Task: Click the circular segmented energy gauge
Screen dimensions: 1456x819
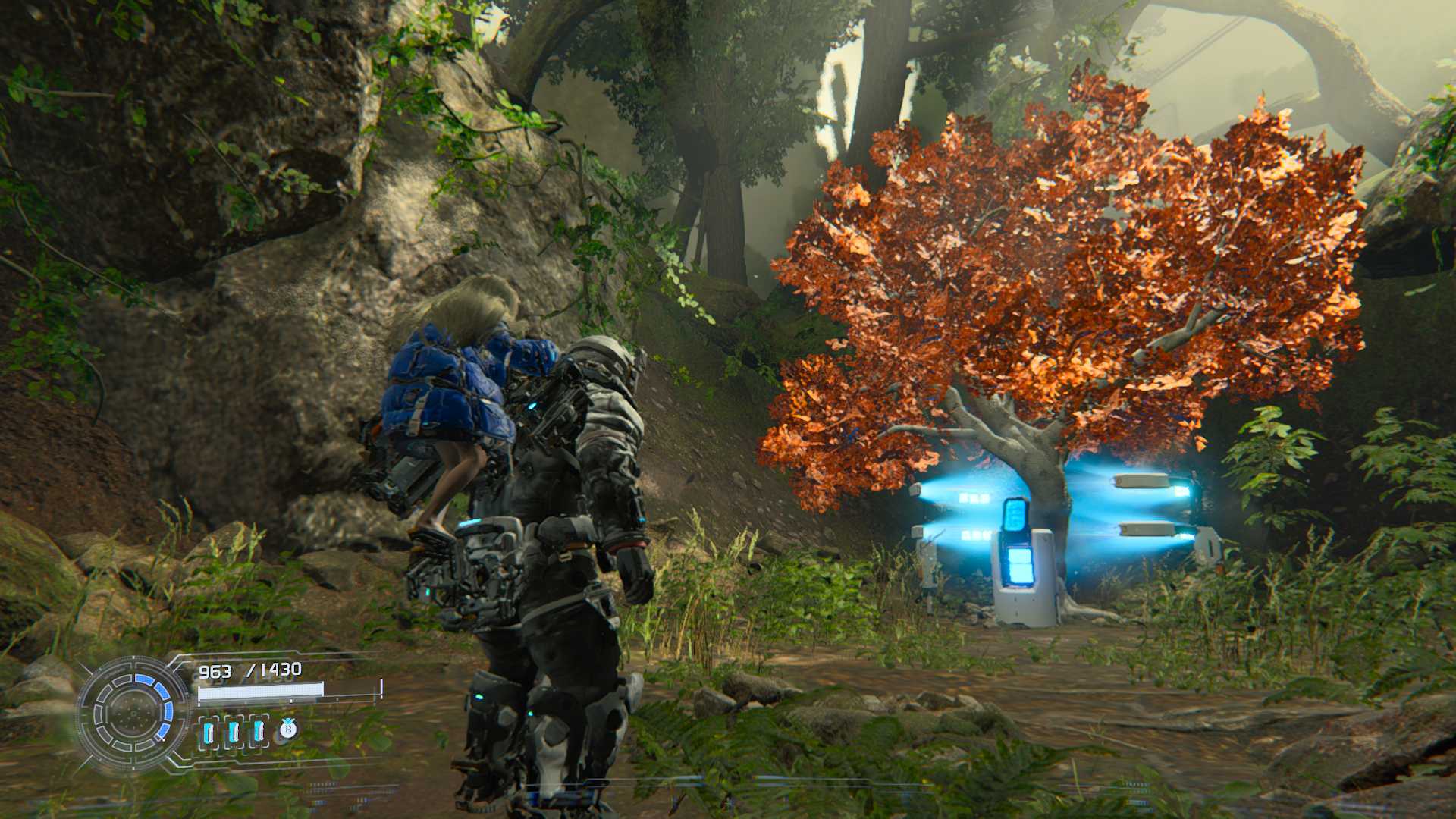Action: (132, 711)
